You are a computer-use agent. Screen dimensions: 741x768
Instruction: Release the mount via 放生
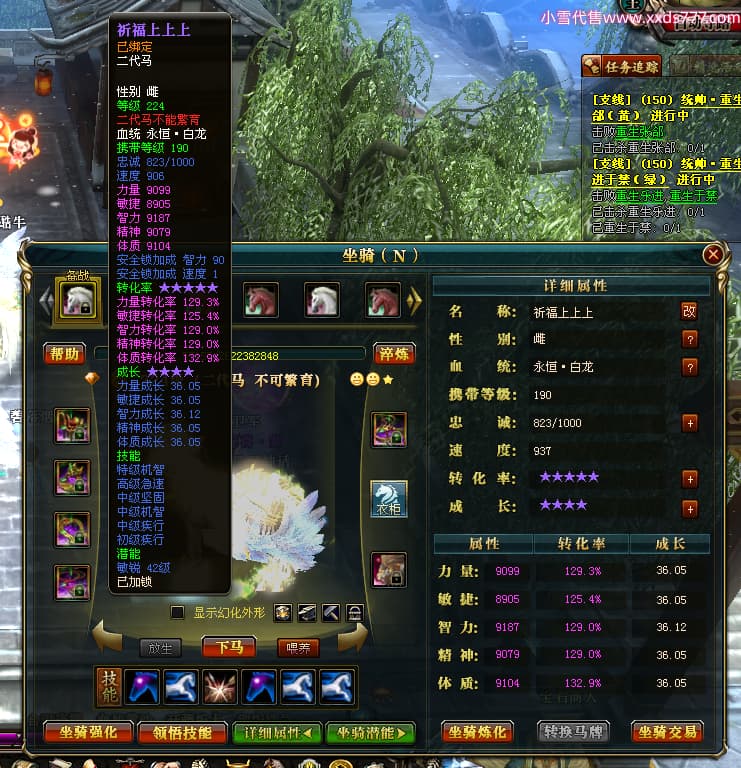tap(162, 647)
